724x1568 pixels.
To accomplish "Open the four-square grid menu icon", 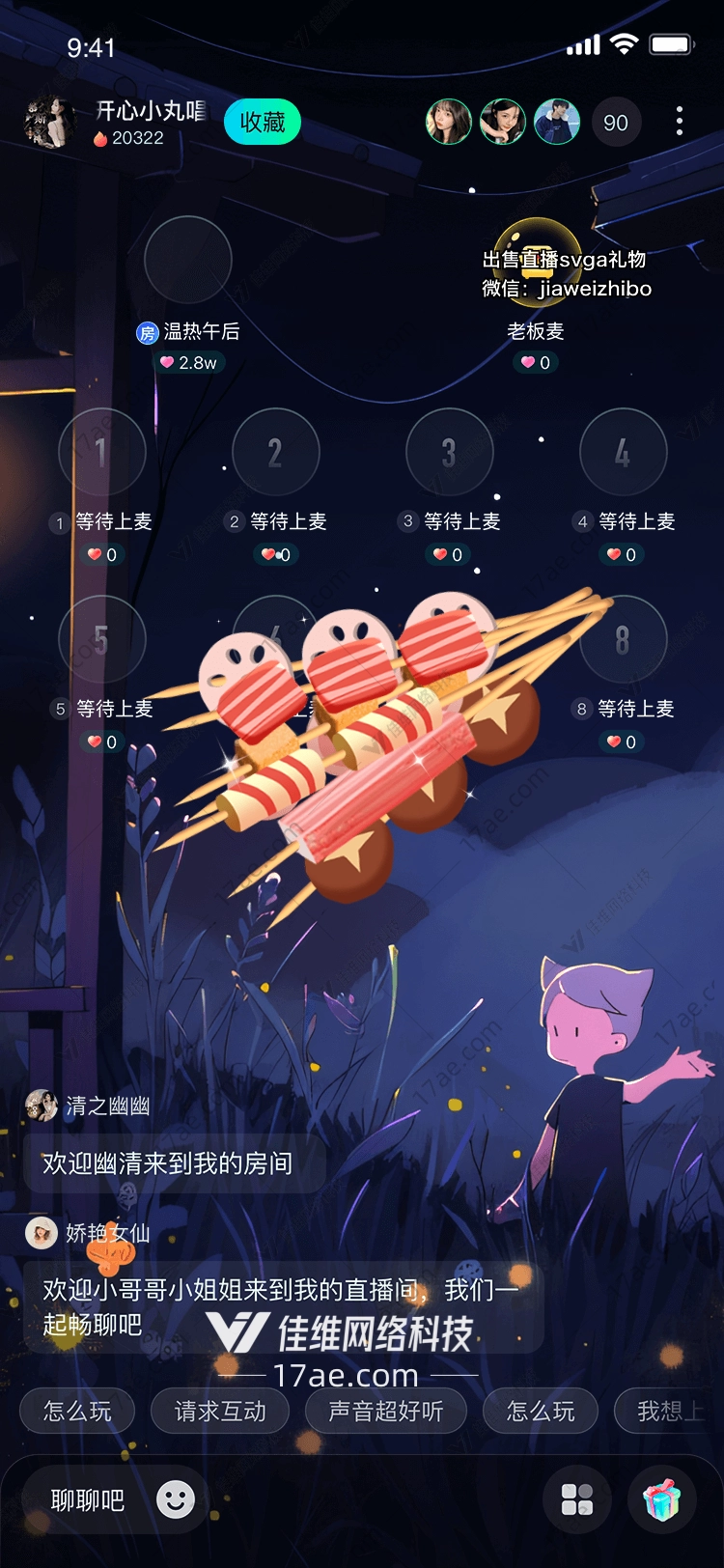I will point(577,1500).
